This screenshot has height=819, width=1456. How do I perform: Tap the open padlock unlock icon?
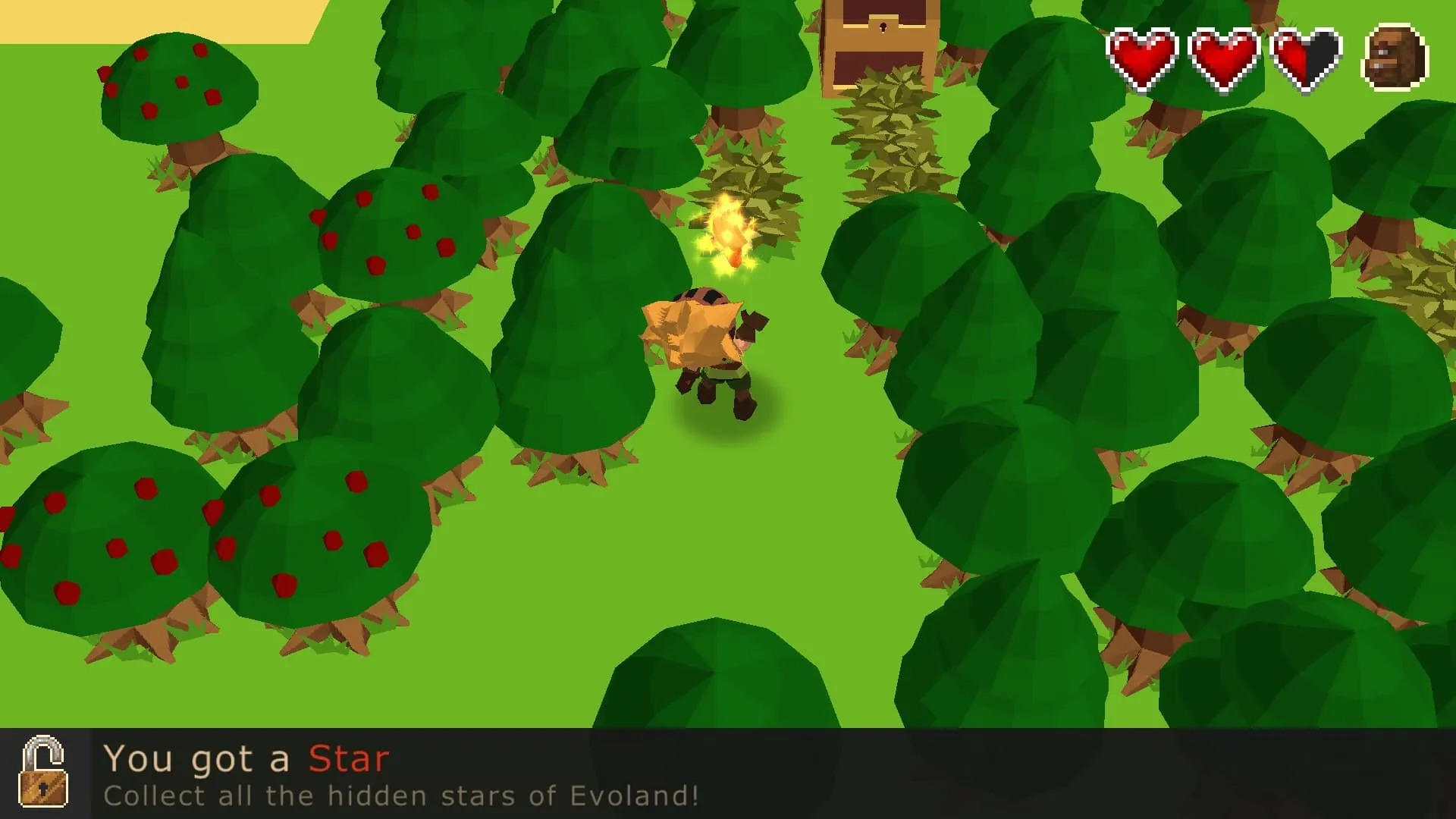click(44, 772)
